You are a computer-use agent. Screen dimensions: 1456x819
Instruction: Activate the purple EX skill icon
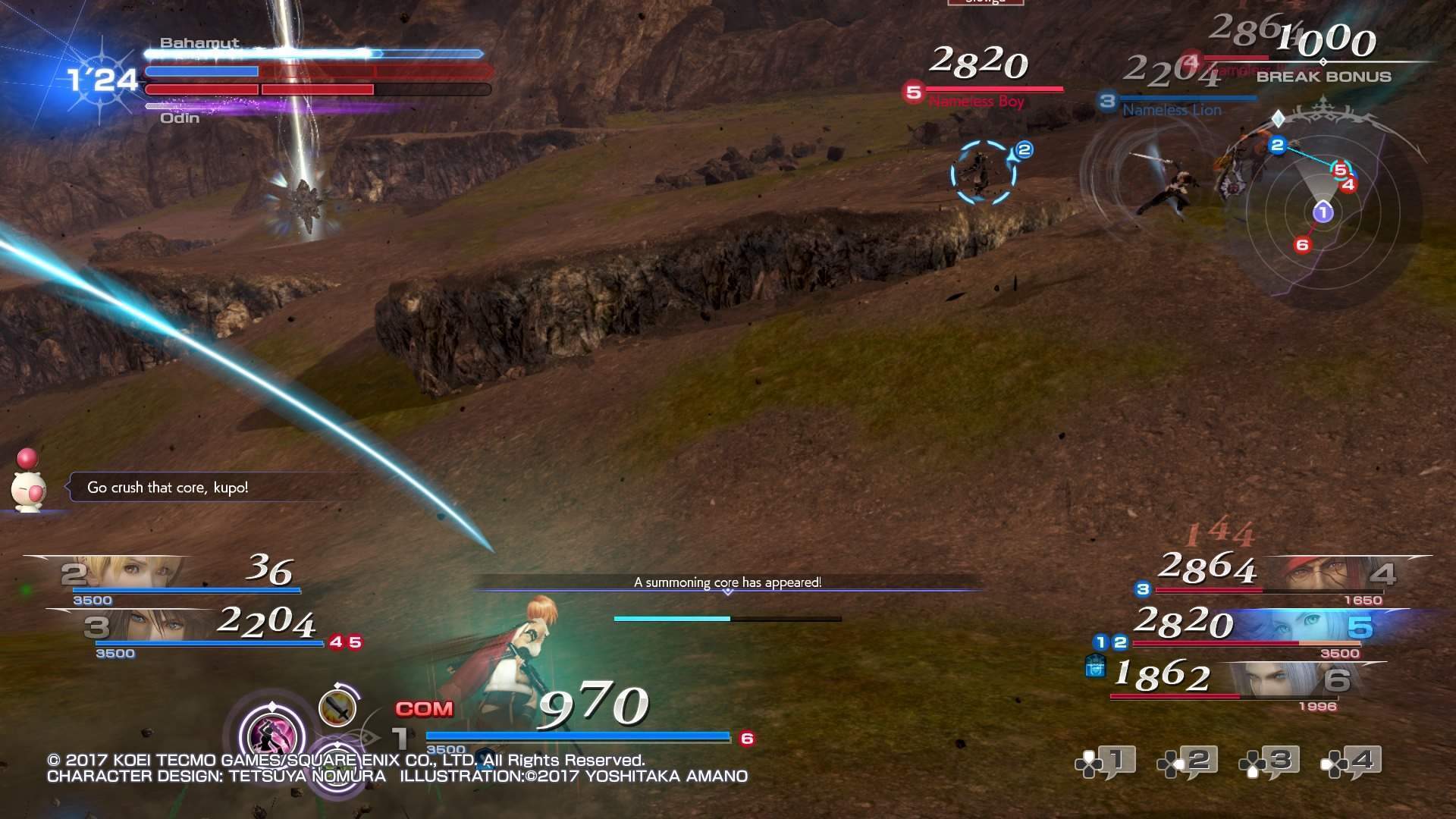[271, 734]
